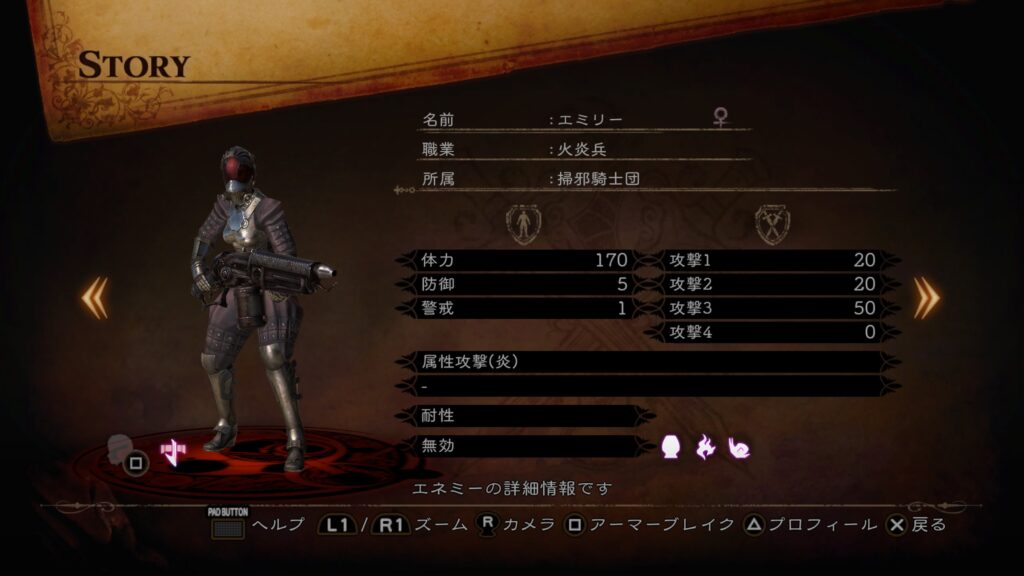
Task: Select the body silhouette shield icon
Action: [x=523, y=224]
